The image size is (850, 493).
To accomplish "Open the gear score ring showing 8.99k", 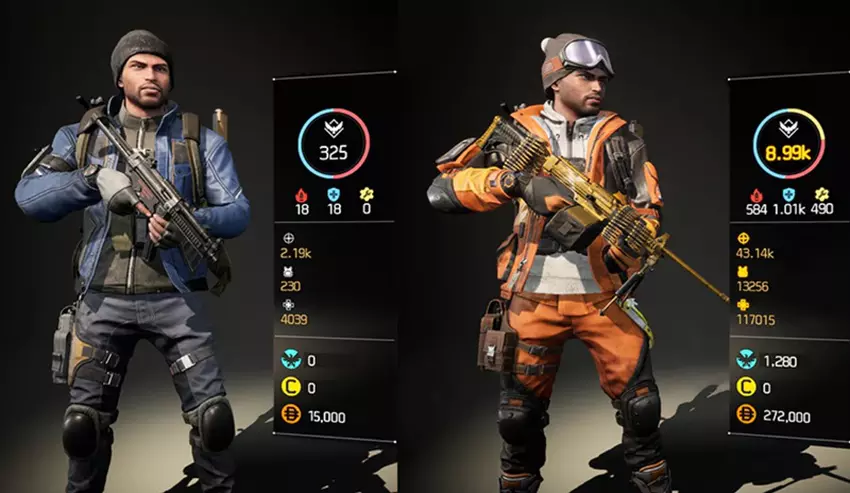I will coord(788,141).
